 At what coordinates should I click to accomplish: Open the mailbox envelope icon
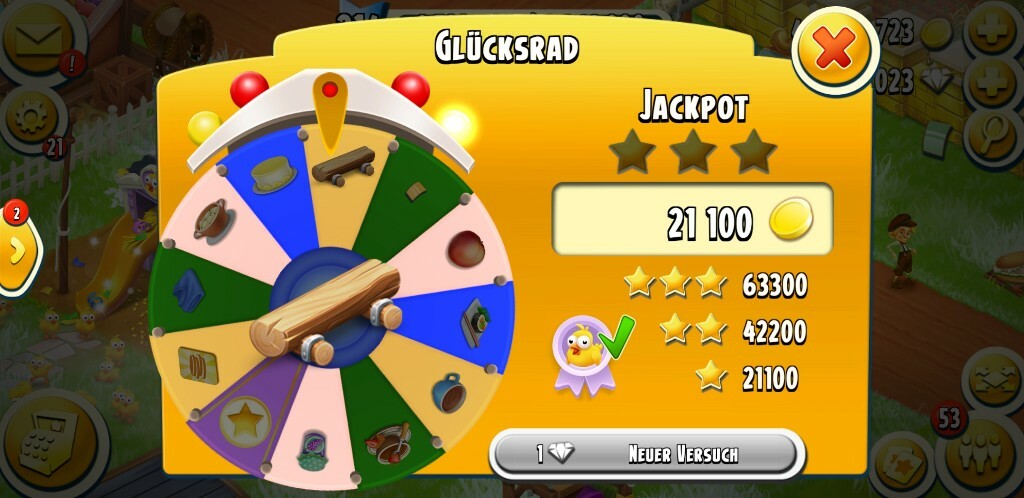point(40,40)
